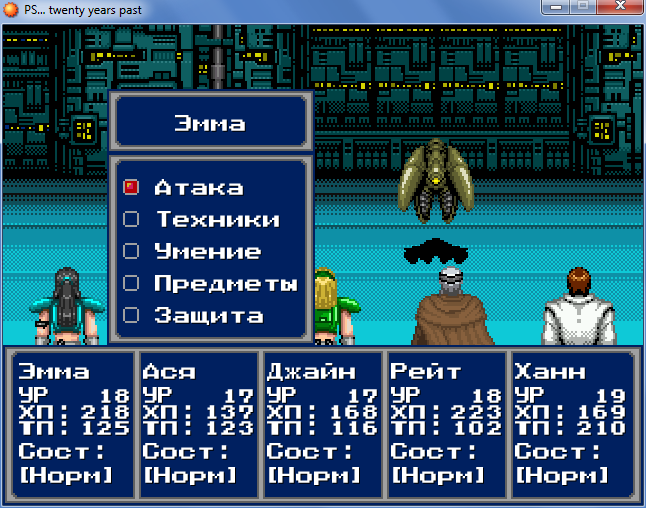The image size is (646, 508).
Task: Choose Техники from the battle menu
Action: [x=216, y=219]
